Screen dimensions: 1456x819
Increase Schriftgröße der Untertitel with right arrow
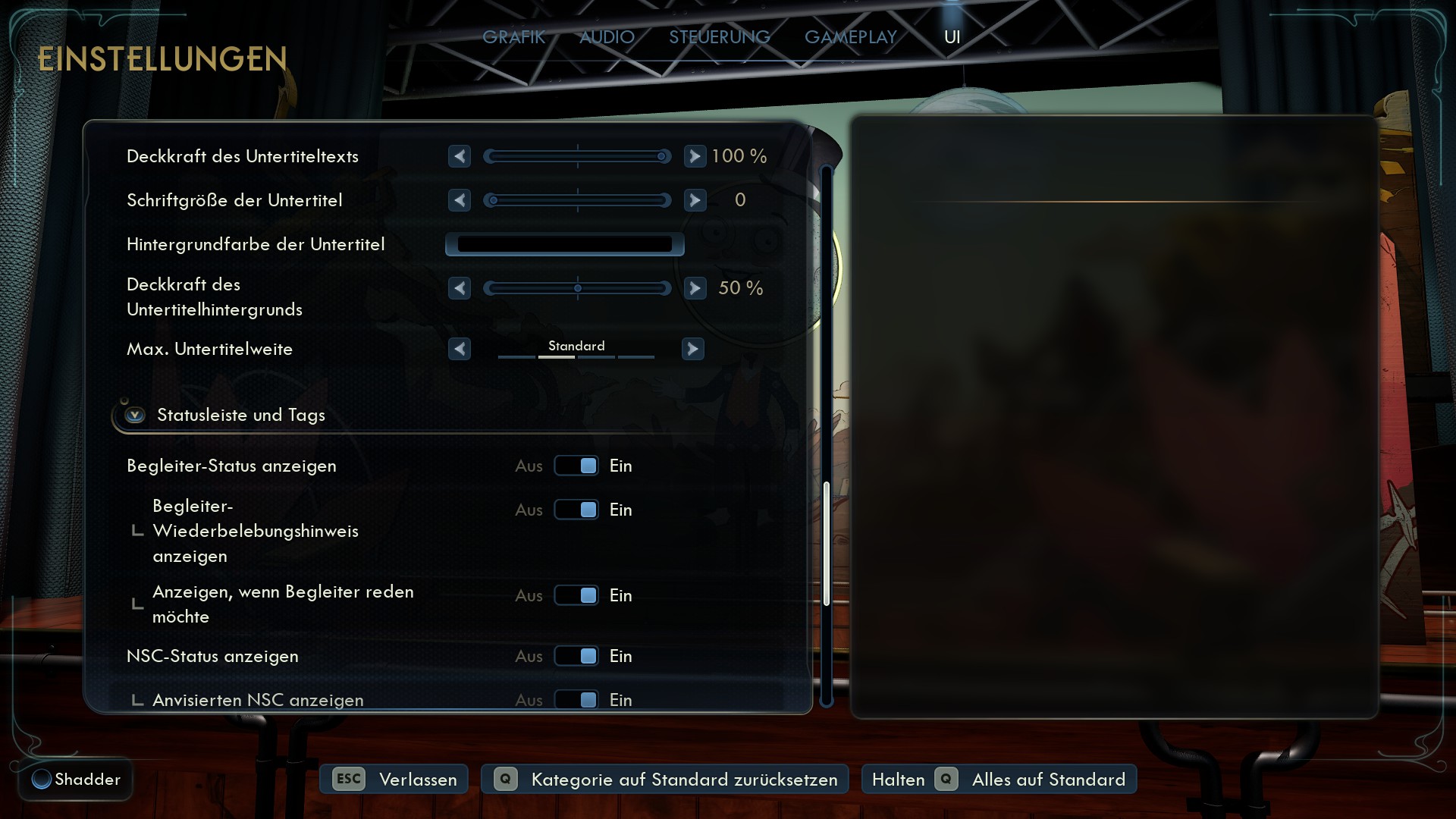click(694, 200)
